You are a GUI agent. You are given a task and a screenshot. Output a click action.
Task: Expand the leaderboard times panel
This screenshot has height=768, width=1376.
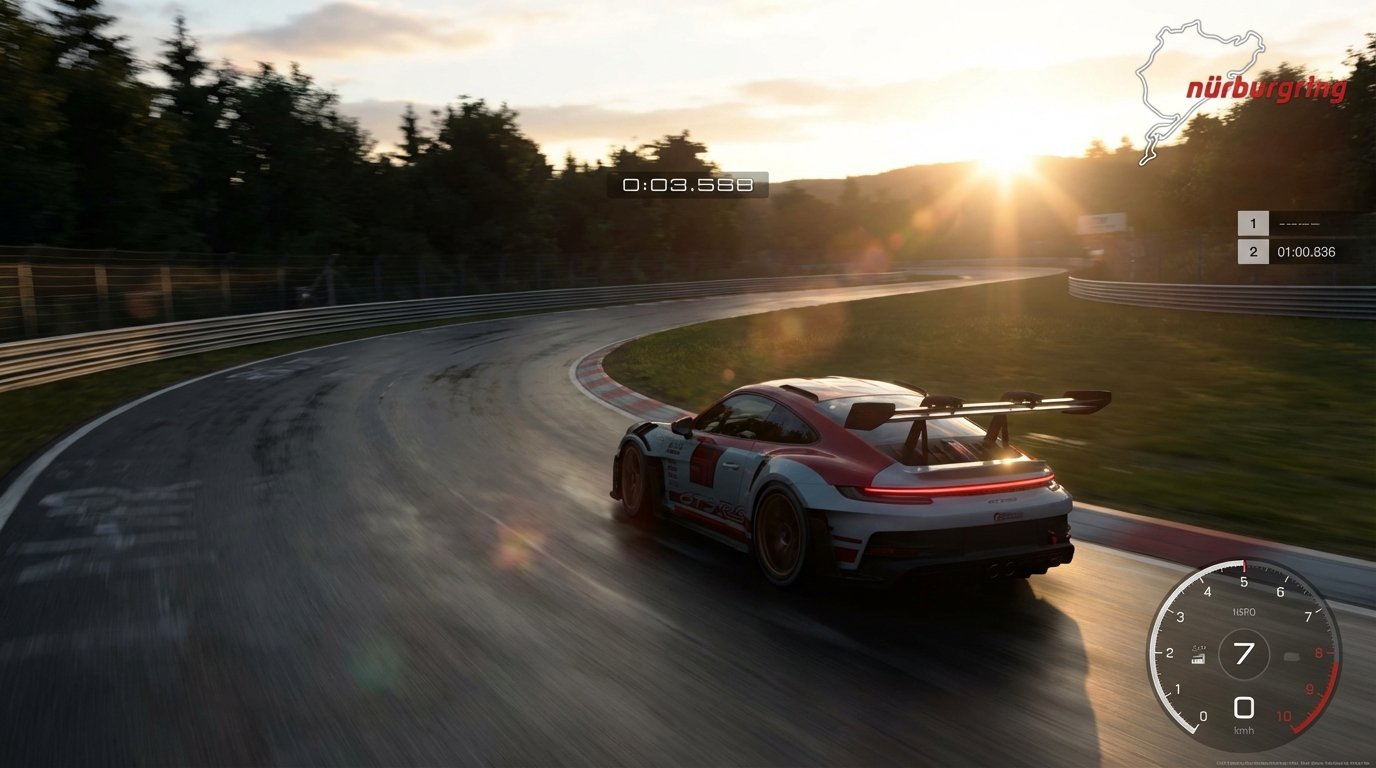tap(1300, 237)
